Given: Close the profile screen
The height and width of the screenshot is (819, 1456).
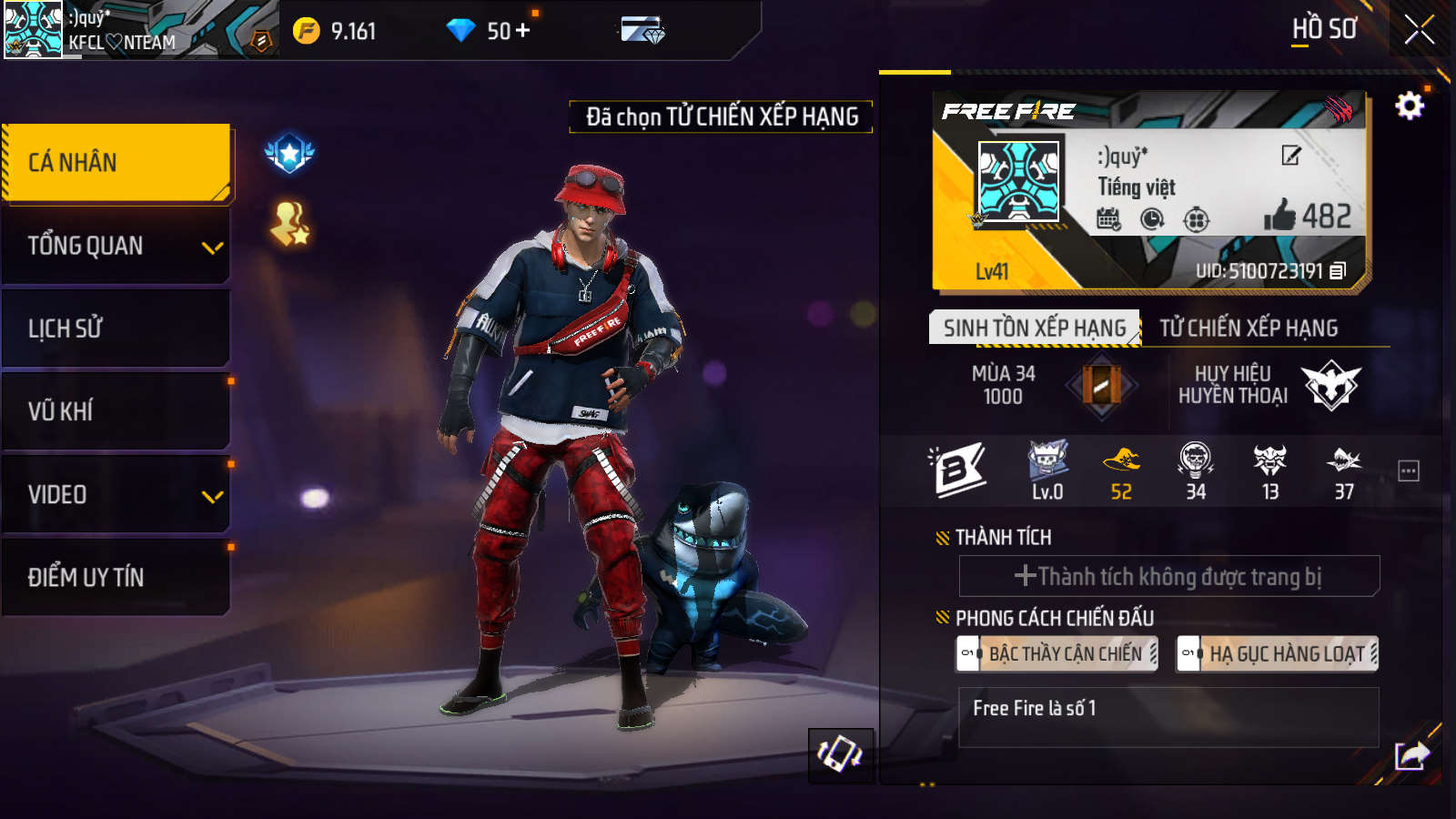Looking at the screenshot, I should pyautogui.click(x=1419, y=30).
